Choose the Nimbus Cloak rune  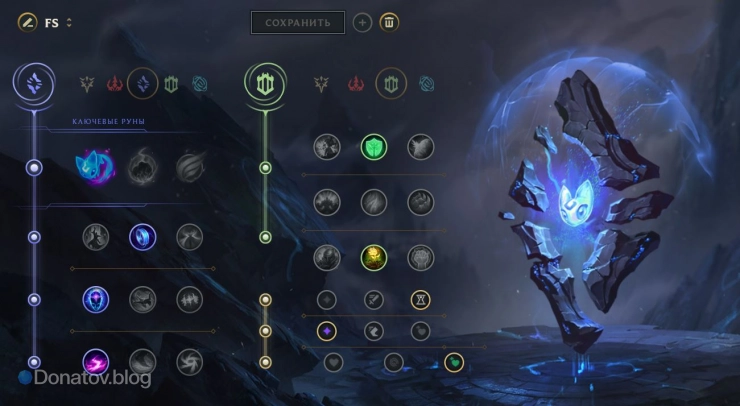point(190,237)
